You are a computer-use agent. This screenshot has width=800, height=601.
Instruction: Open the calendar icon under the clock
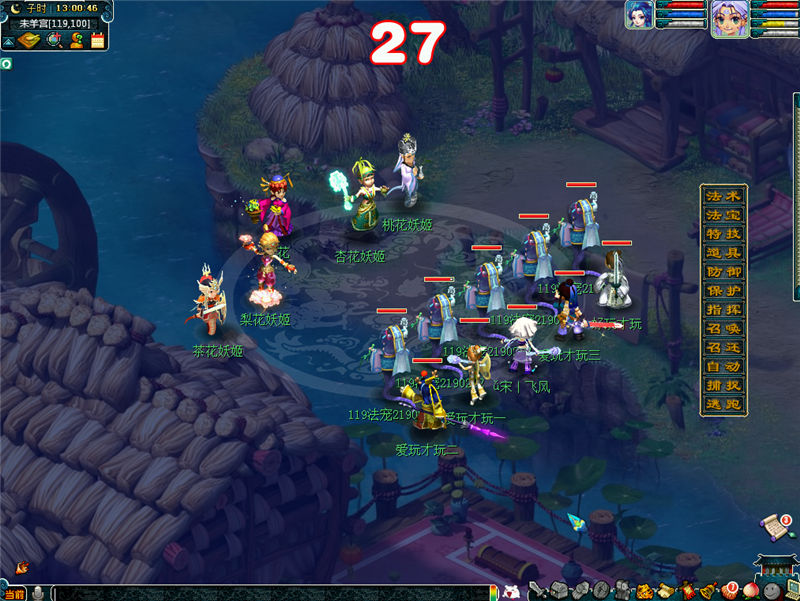click(x=98, y=41)
